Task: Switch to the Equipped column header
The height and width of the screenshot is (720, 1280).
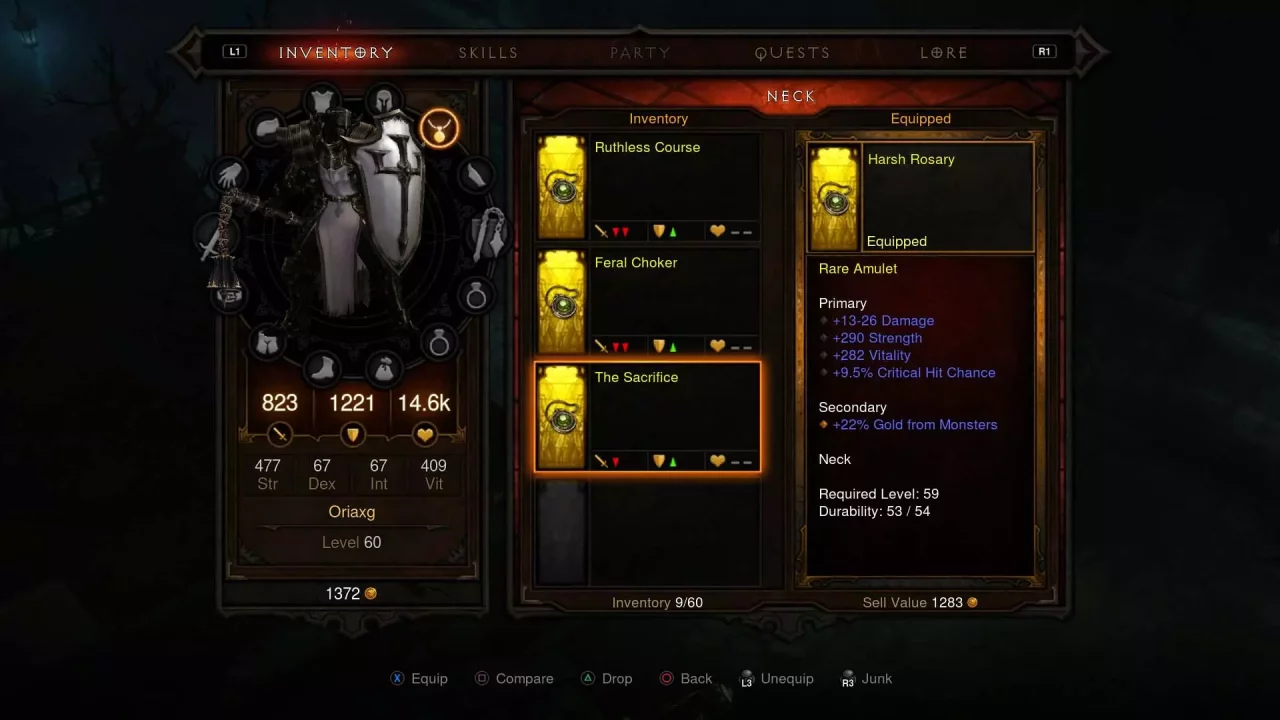Action: [920, 118]
